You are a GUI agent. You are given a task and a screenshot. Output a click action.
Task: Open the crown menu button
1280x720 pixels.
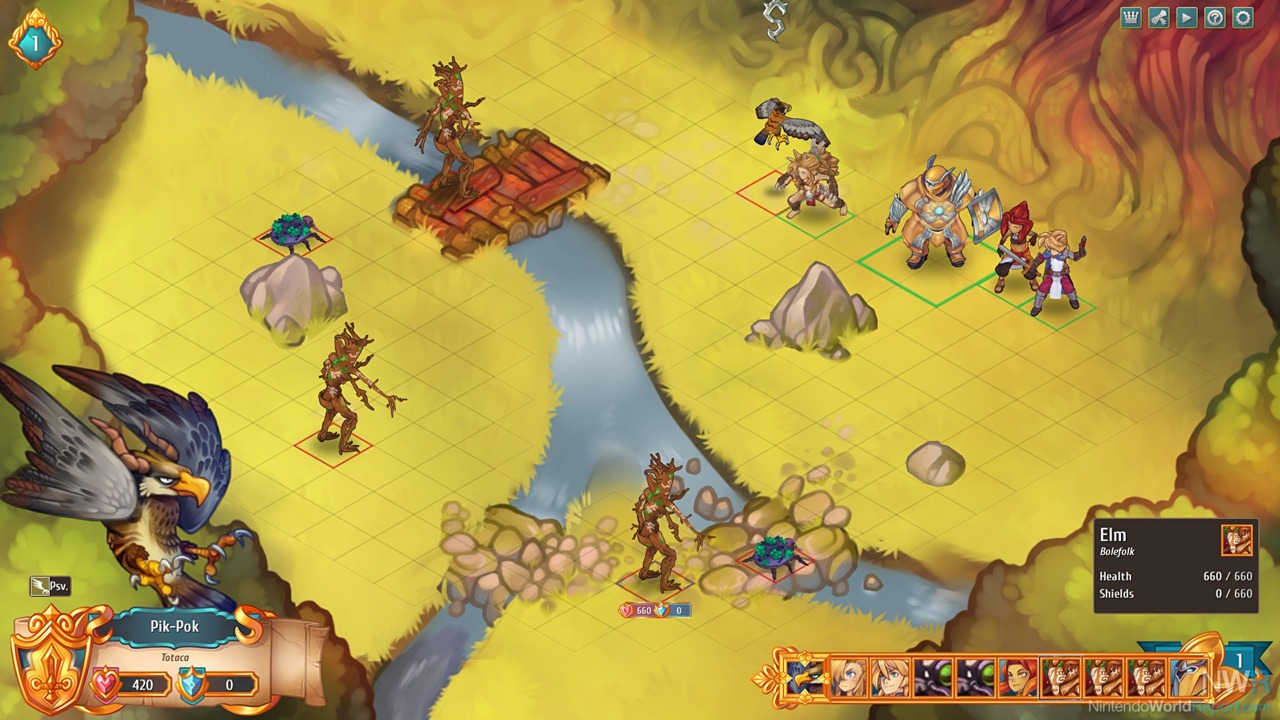[1131, 17]
